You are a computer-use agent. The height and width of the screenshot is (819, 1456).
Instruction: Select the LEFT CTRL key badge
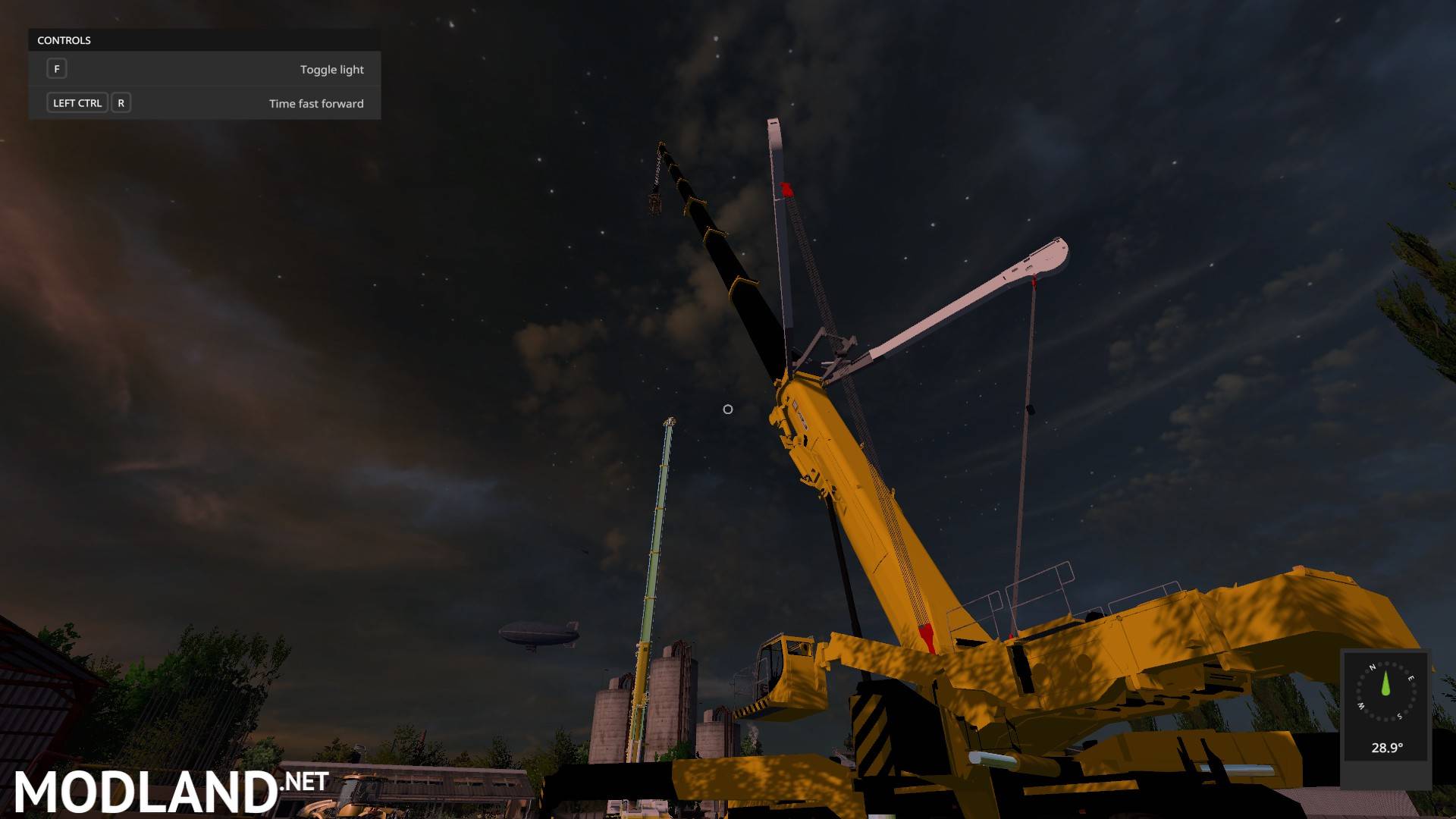[77, 102]
